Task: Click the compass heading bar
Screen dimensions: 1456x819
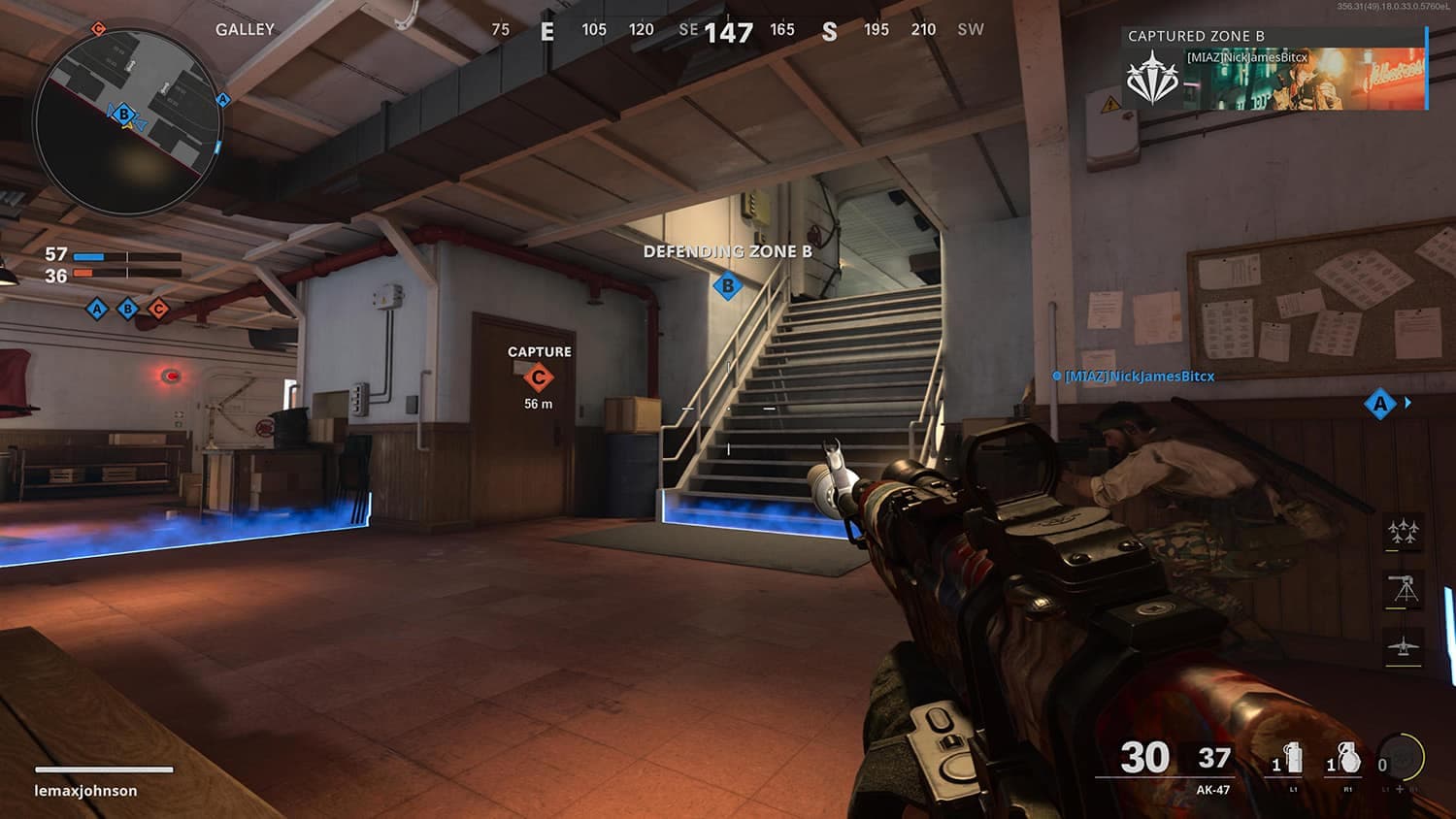Action: pyautogui.click(x=737, y=31)
